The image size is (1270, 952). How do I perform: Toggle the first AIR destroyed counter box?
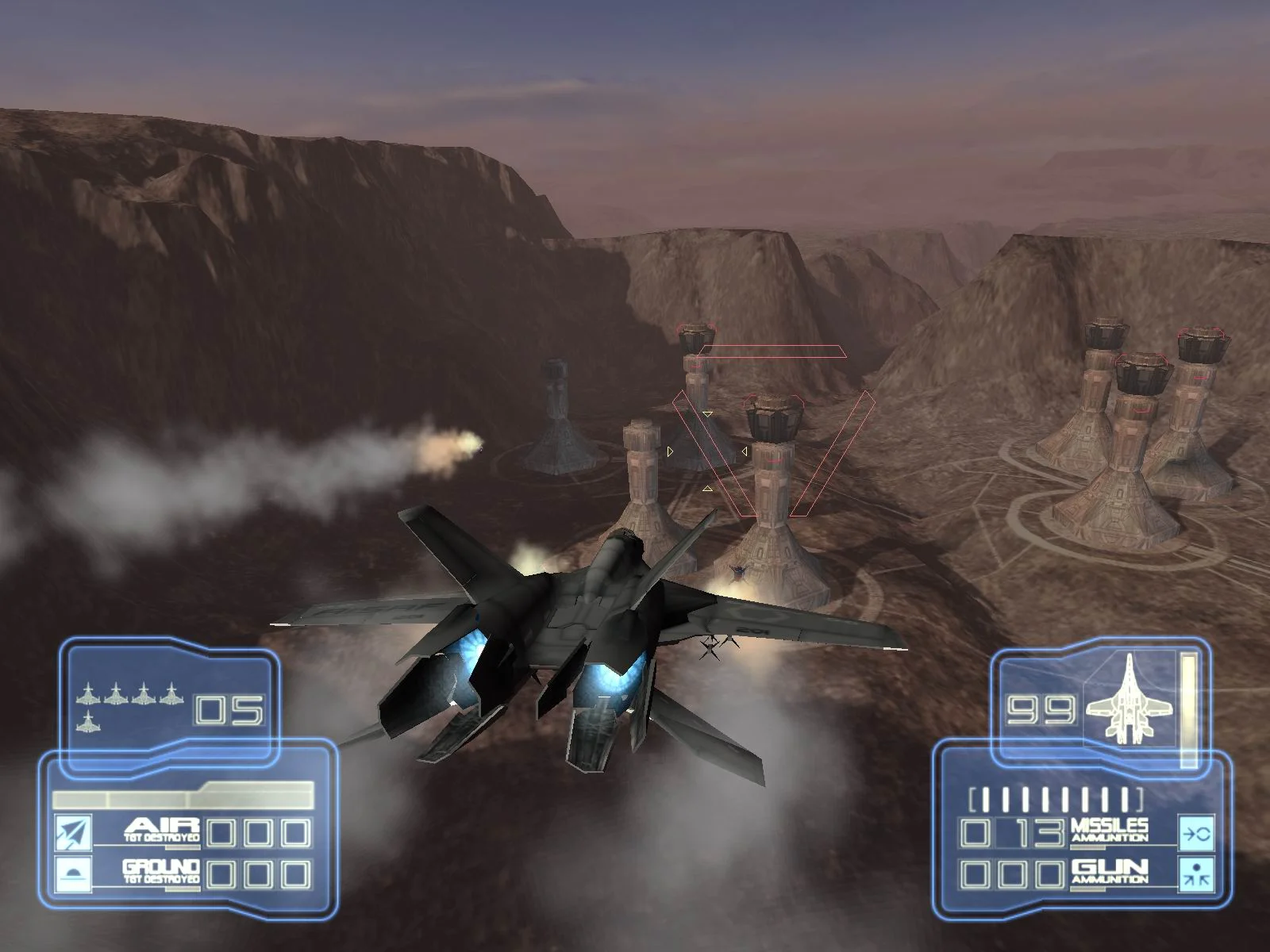tap(219, 831)
